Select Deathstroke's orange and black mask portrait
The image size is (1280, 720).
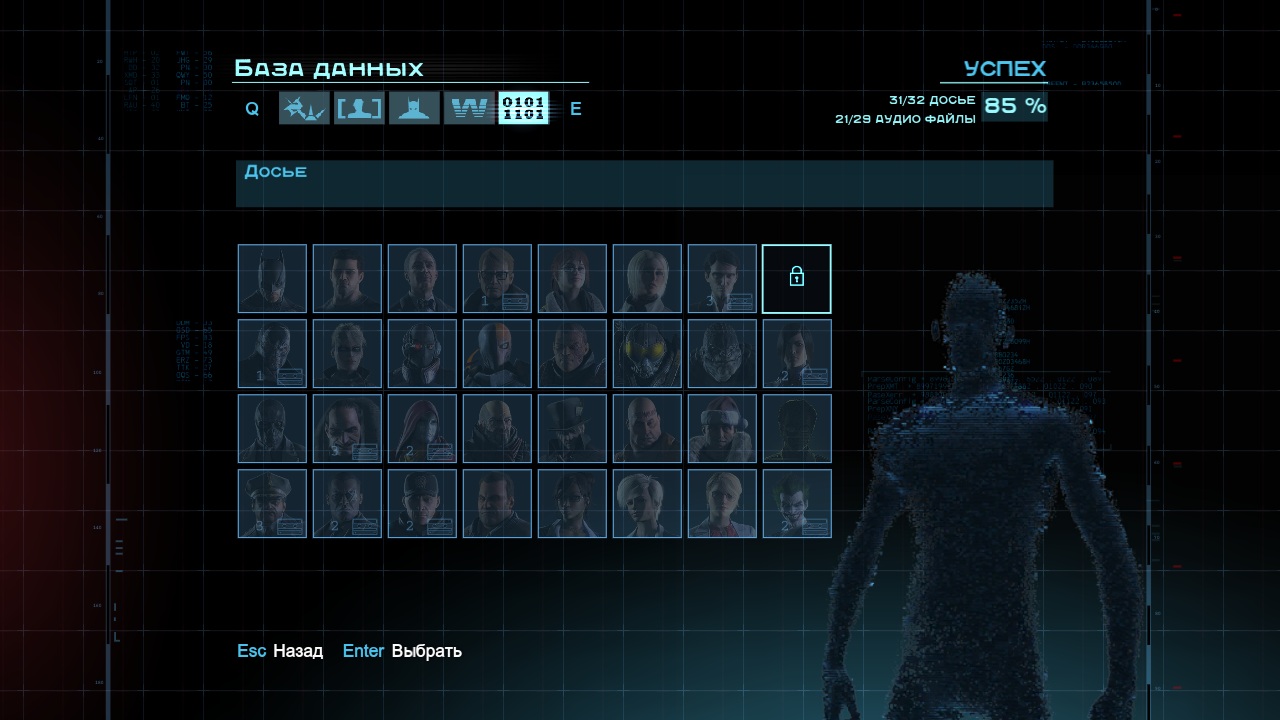(x=497, y=354)
